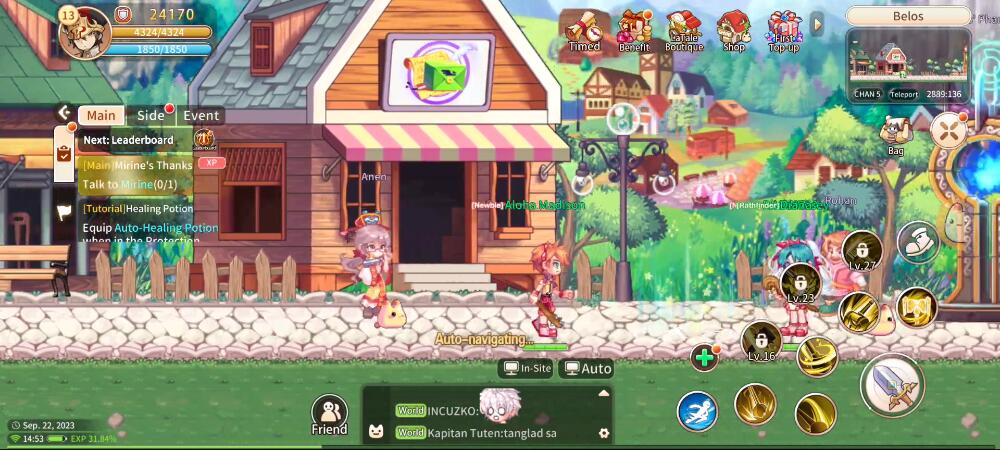1000x450 pixels.
Task: Open the LaTale Boutique
Action: coord(684,31)
